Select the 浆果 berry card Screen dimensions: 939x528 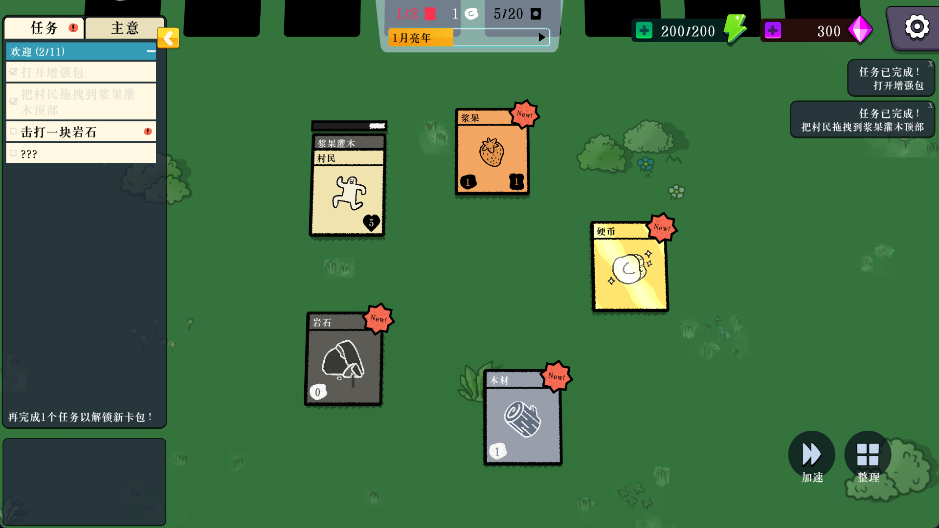click(x=491, y=152)
